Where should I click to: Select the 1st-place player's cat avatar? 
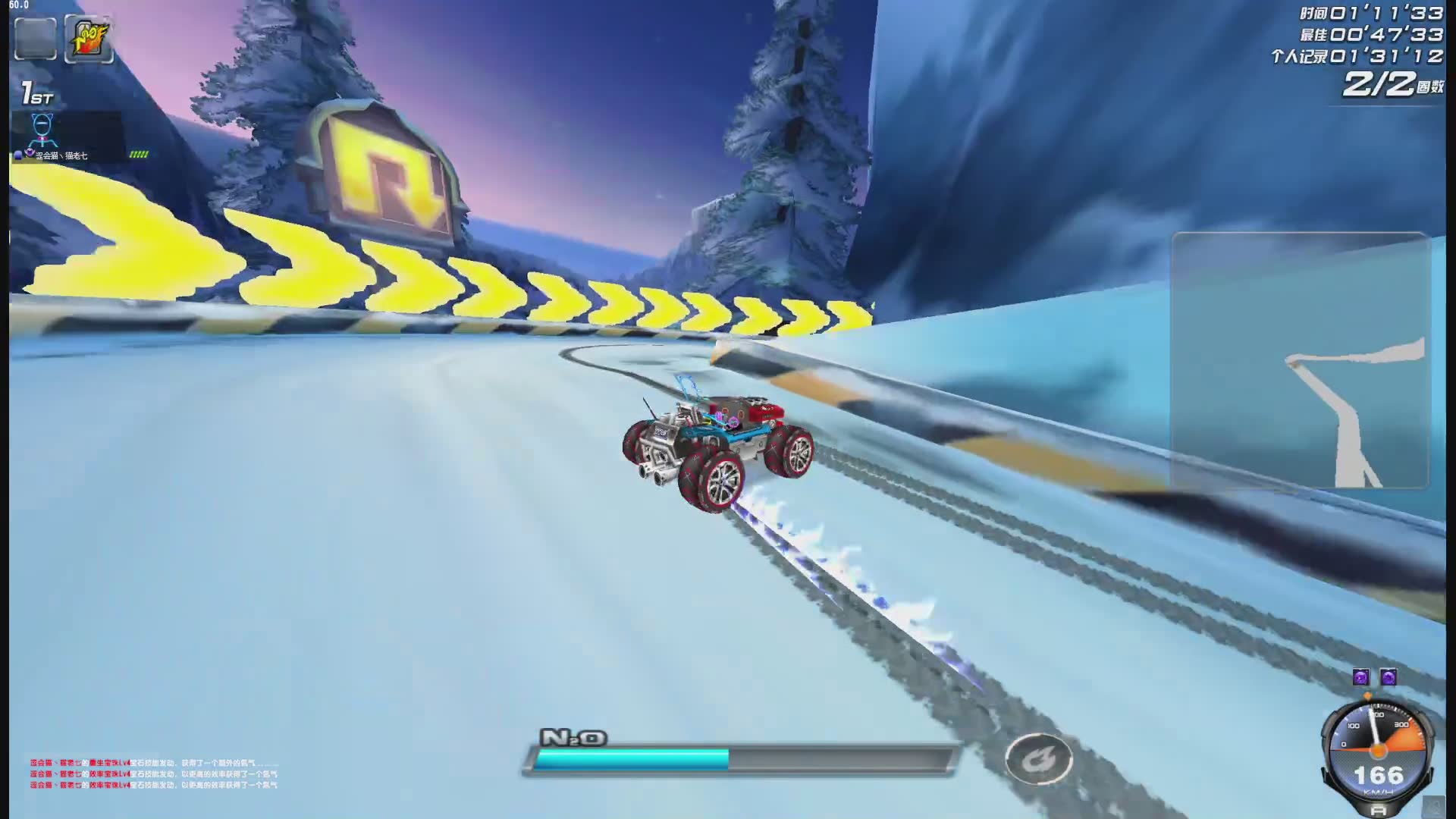coord(42,130)
